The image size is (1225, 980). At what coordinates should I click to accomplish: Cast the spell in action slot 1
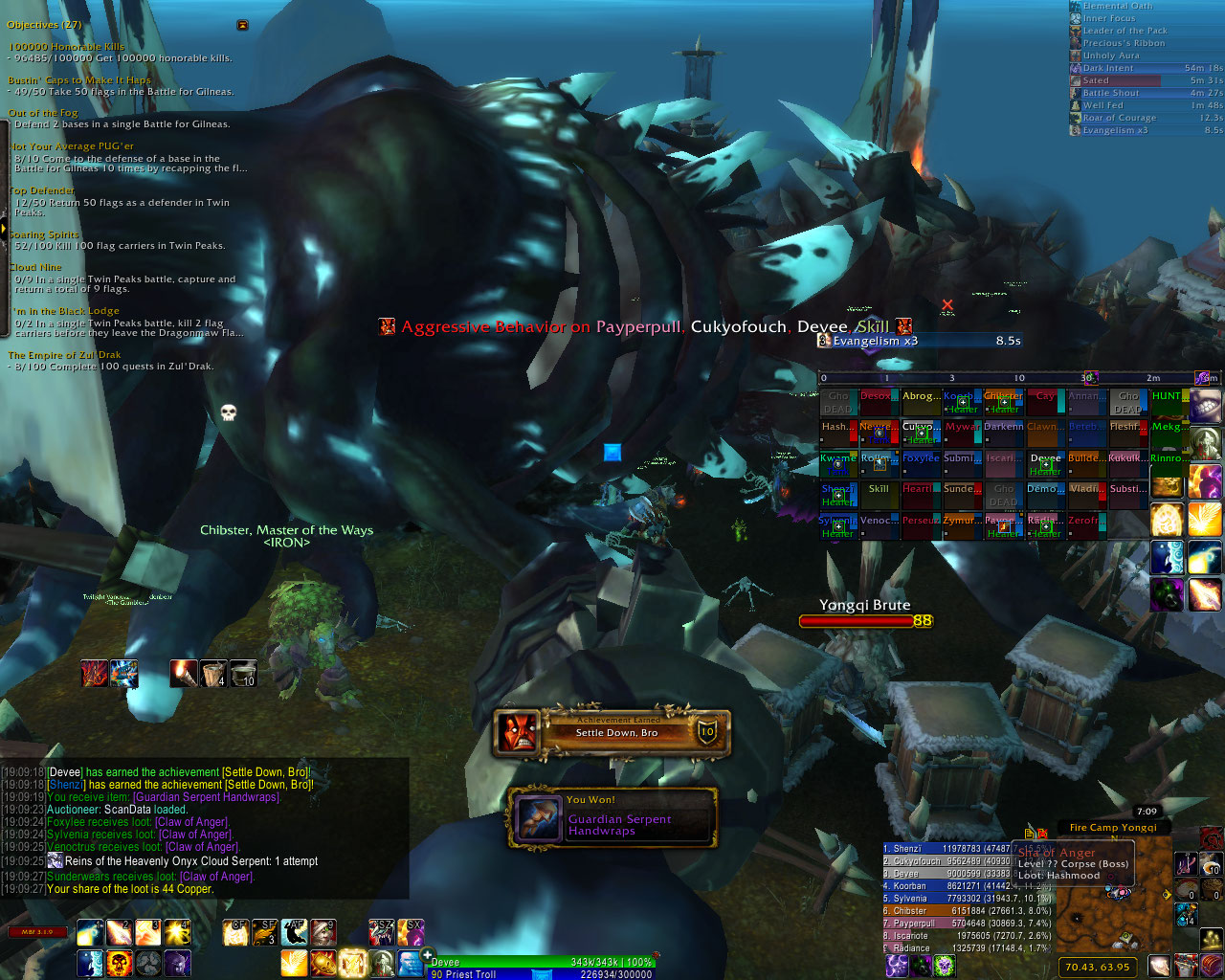coord(90,932)
